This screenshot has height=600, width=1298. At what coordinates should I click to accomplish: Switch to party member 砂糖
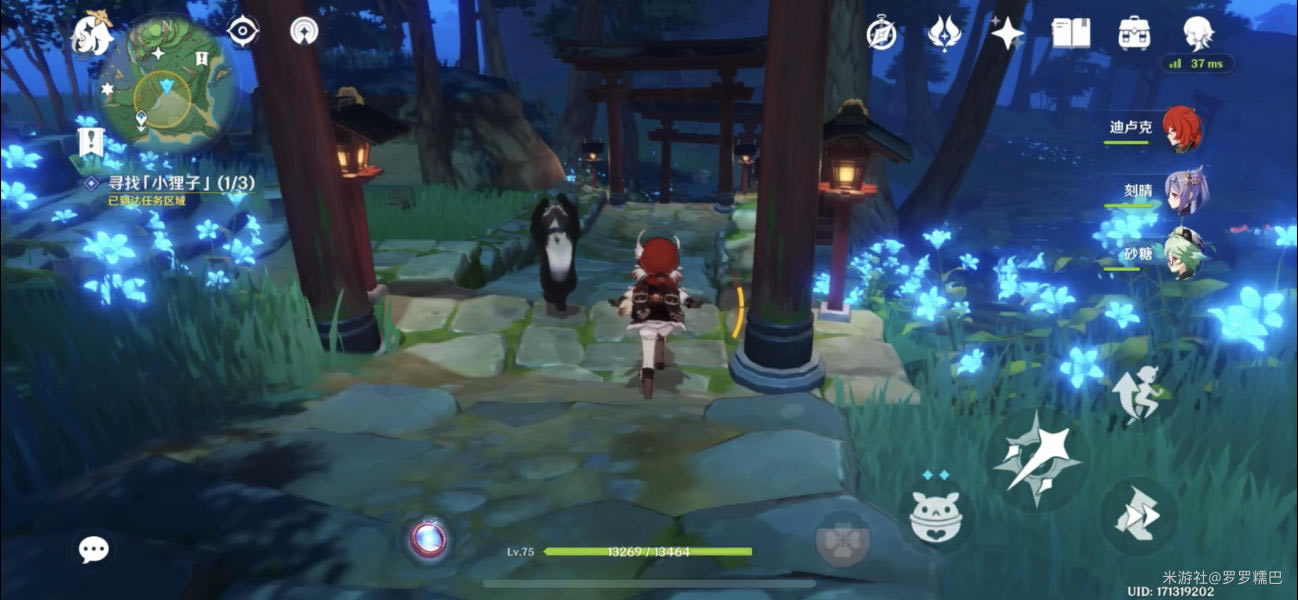(1185, 252)
